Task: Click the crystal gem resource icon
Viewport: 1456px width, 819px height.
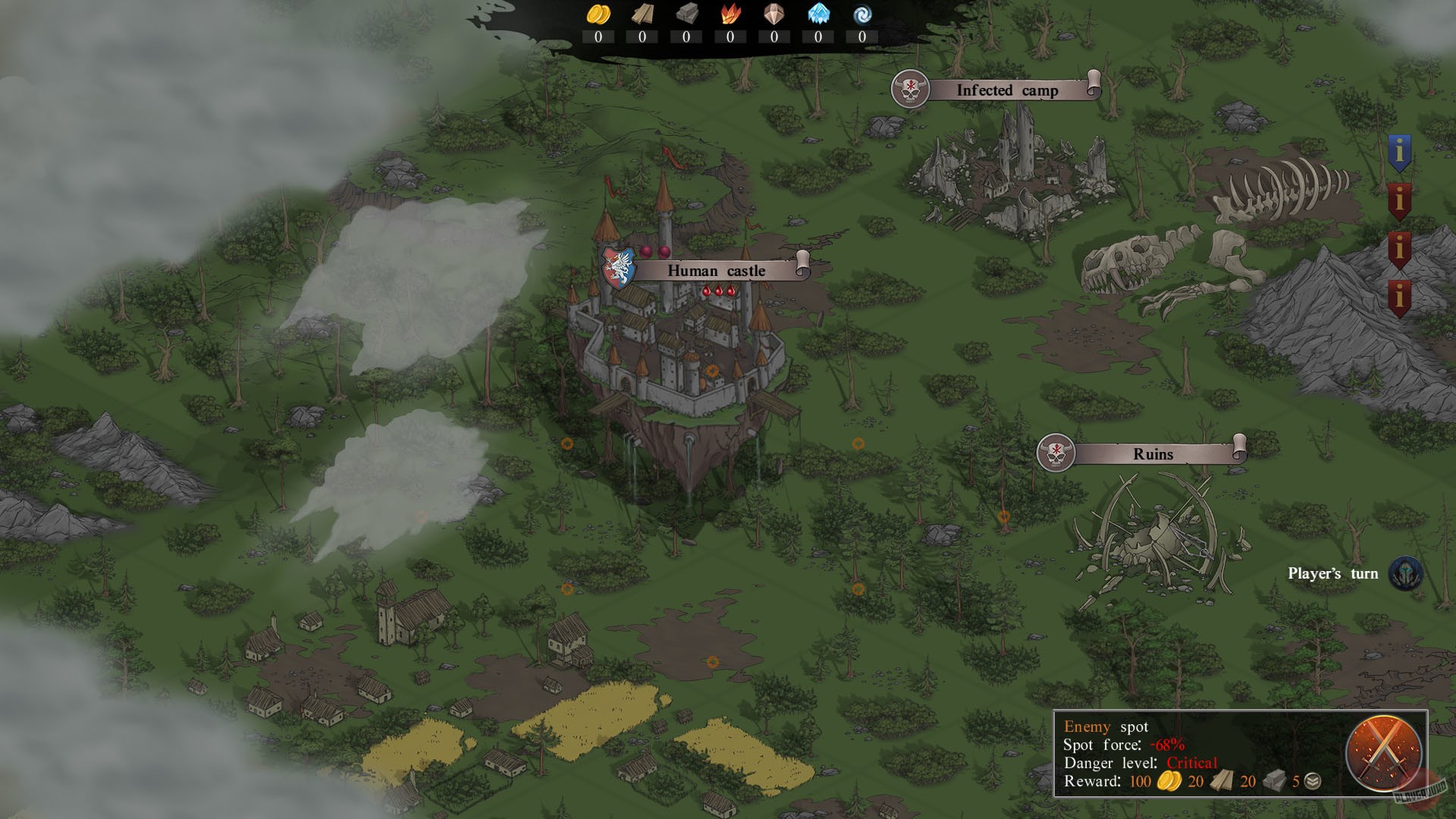Action: pyautogui.click(x=773, y=13)
